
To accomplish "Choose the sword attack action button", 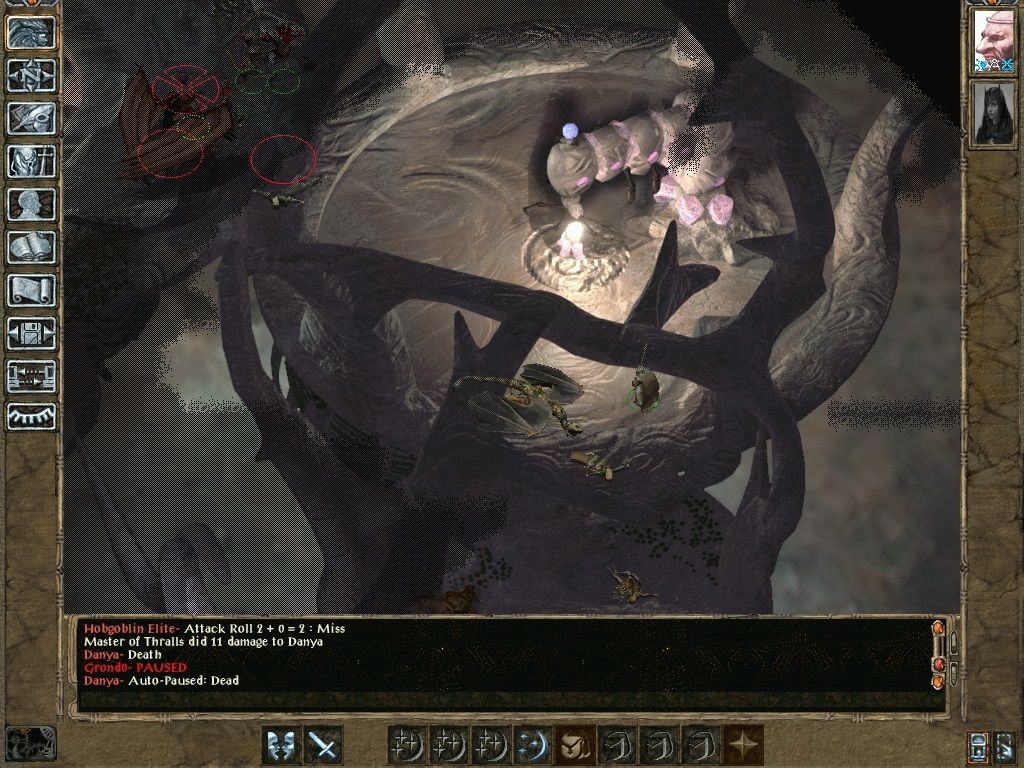I will [x=323, y=745].
